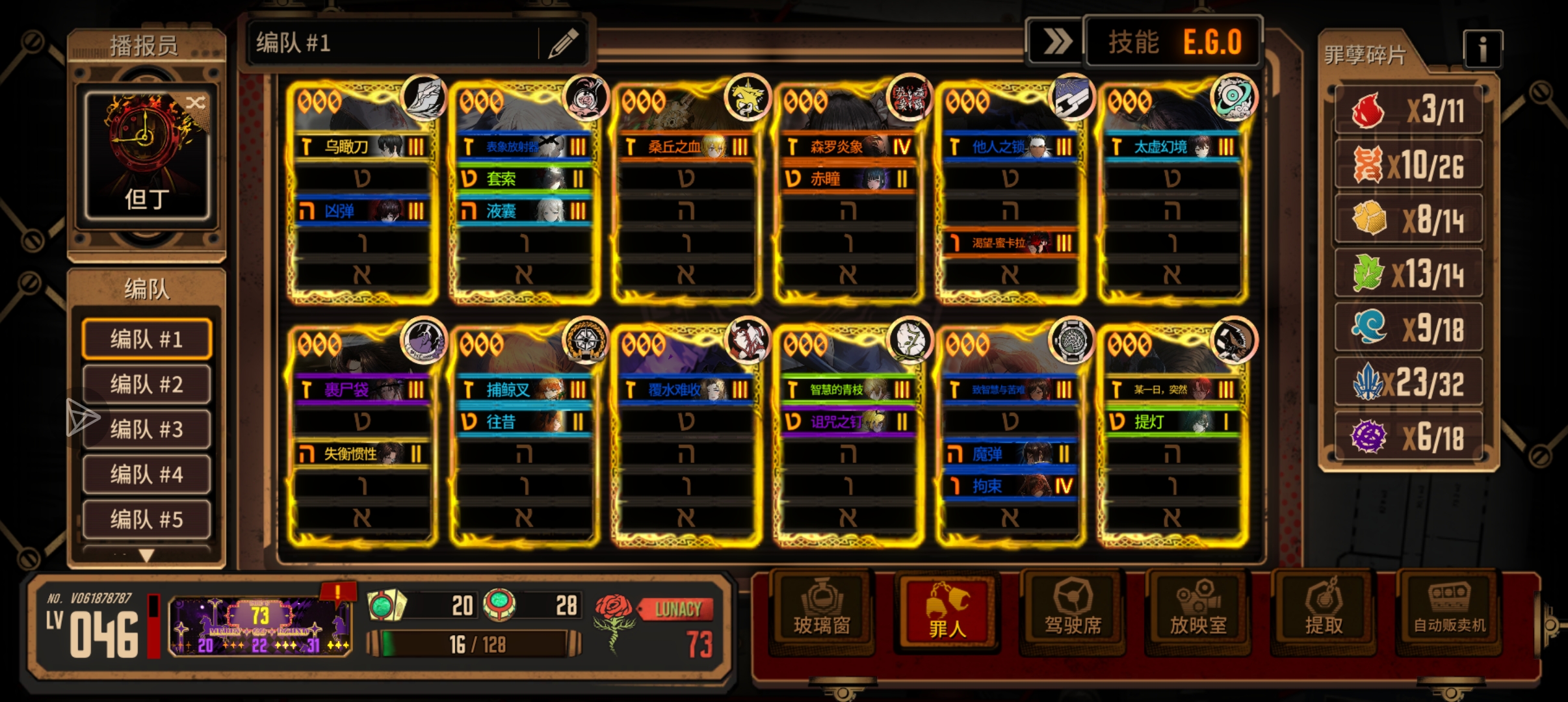Click the double-arrow collapse button
1568x702 pixels.
[1056, 43]
